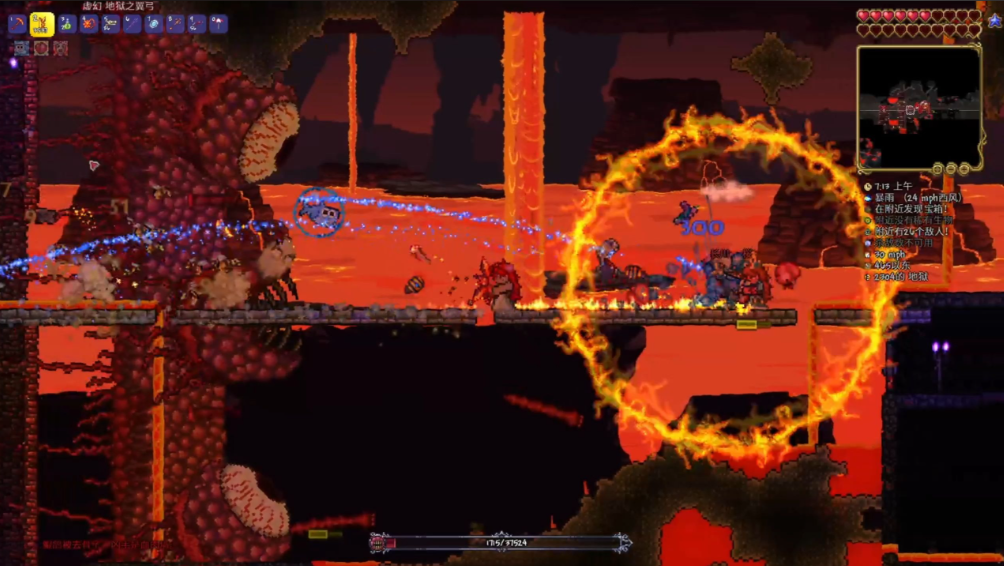Click the middle minimap zoom button

tap(952, 170)
